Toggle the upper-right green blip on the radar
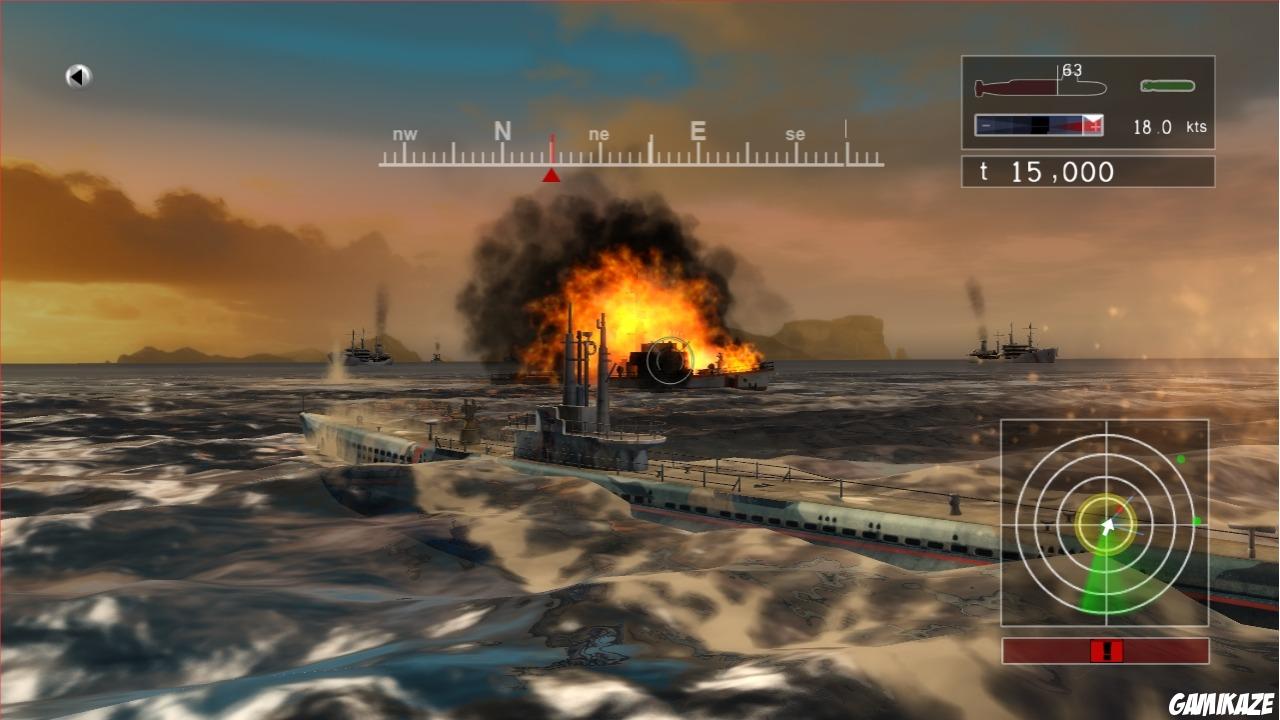Viewport: 1280px width, 720px height. pyautogui.click(x=1180, y=457)
